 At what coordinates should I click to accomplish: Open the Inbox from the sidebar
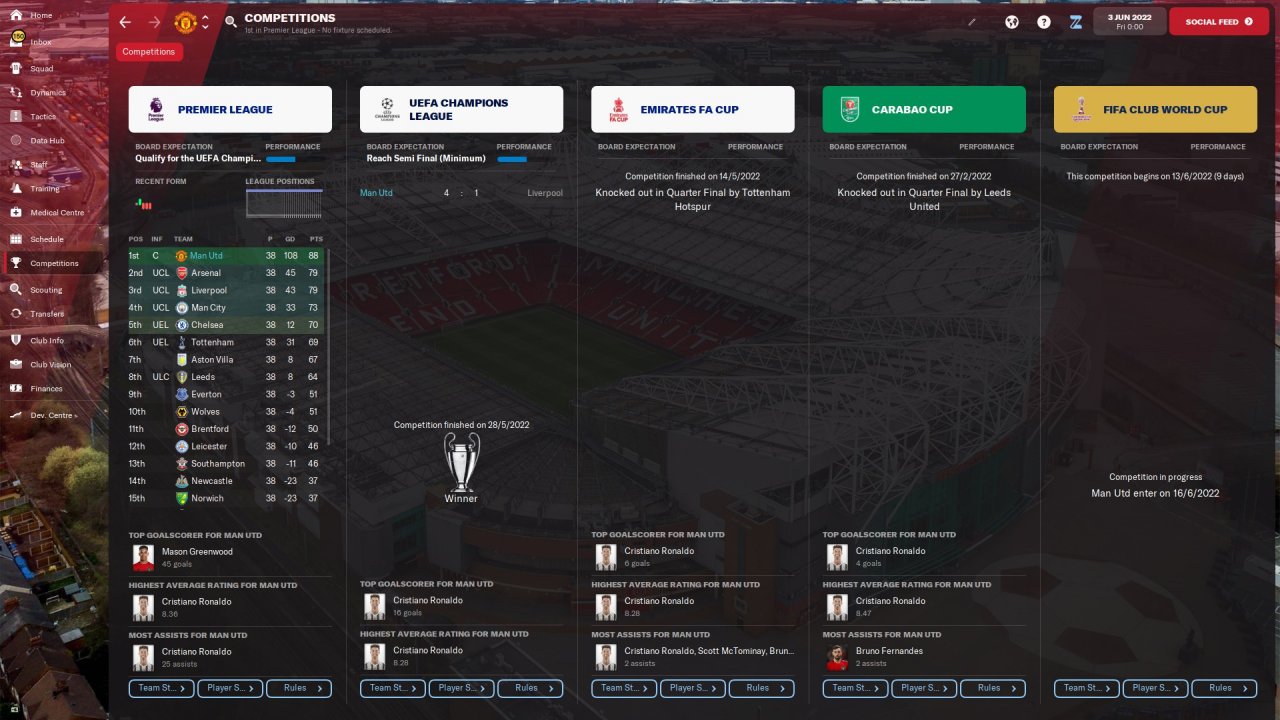coord(40,42)
